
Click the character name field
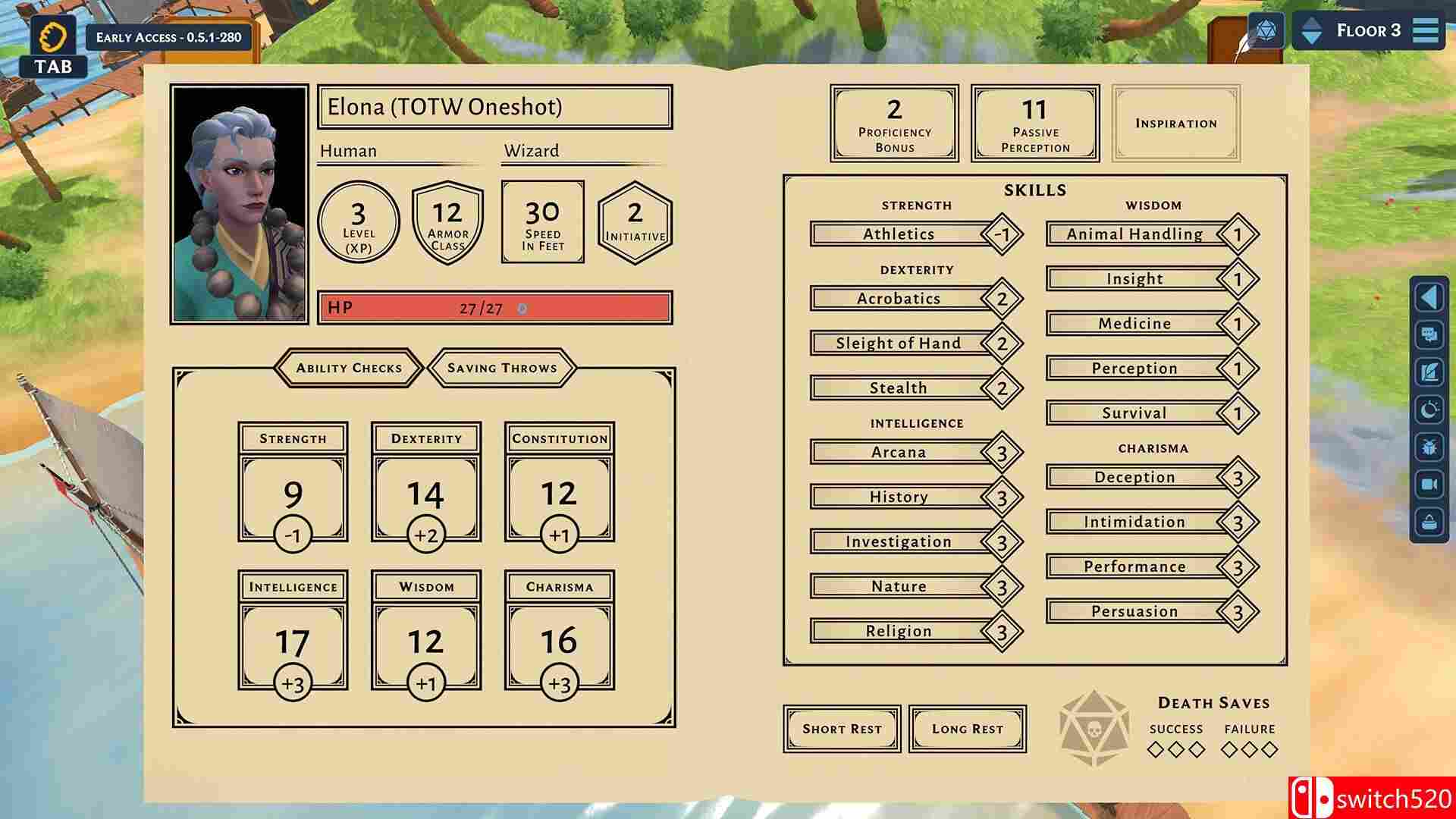click(493, 107)
